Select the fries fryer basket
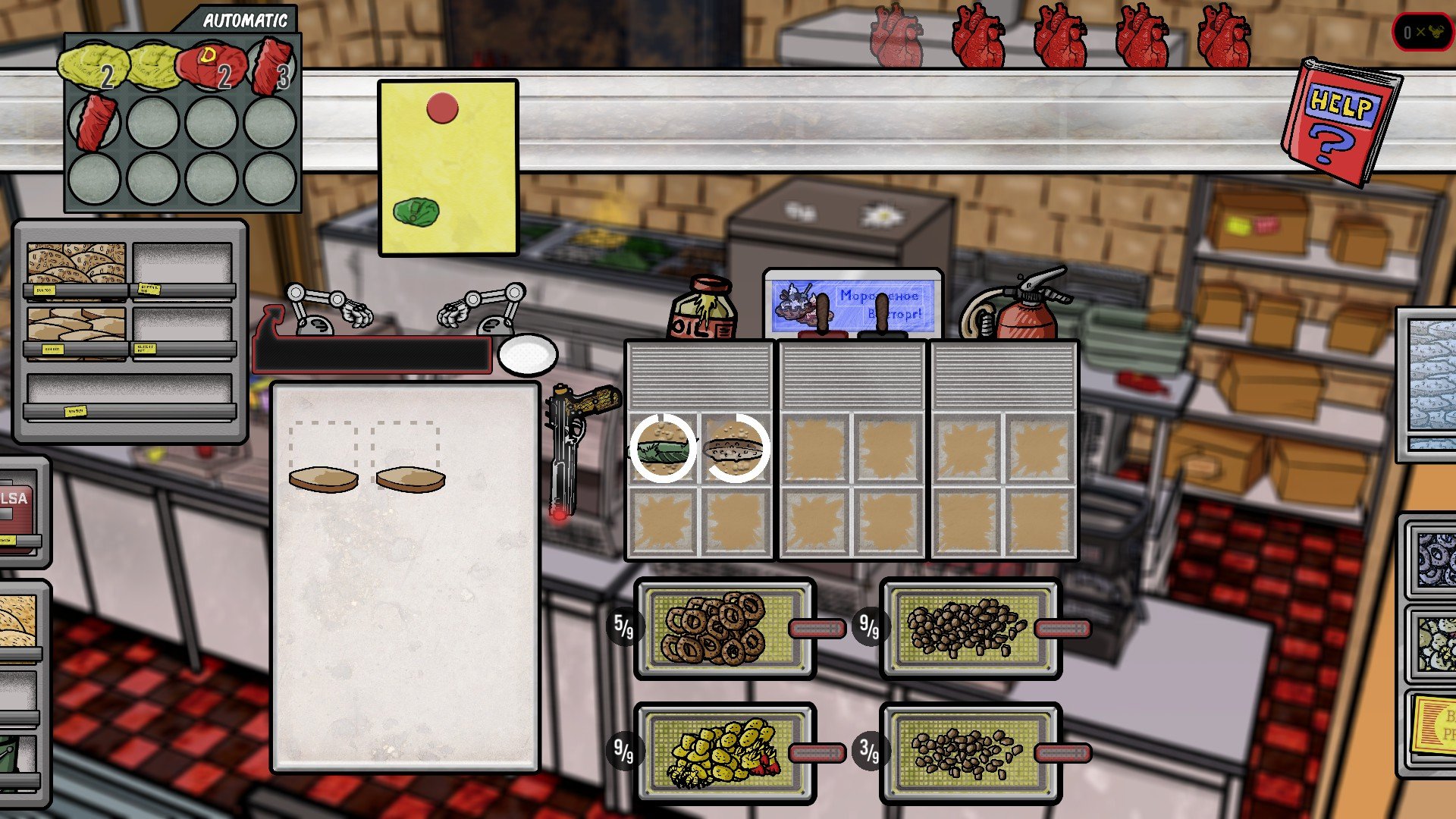1456x819 pixels. (x=724, y=752)
